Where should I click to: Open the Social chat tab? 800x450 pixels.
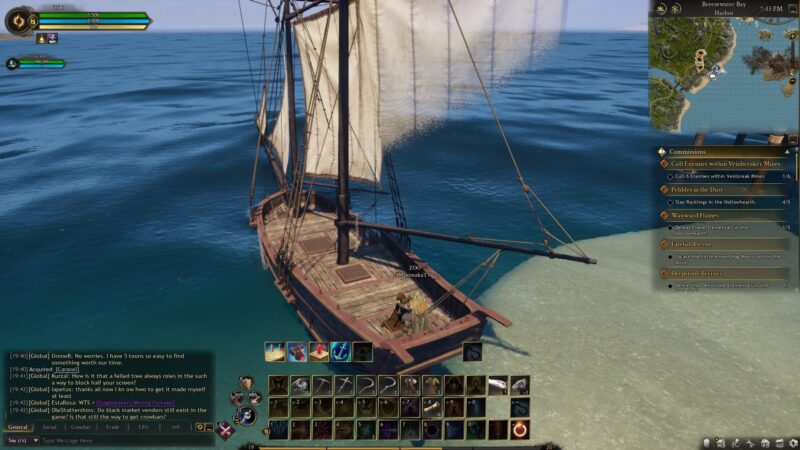(49, 427)
